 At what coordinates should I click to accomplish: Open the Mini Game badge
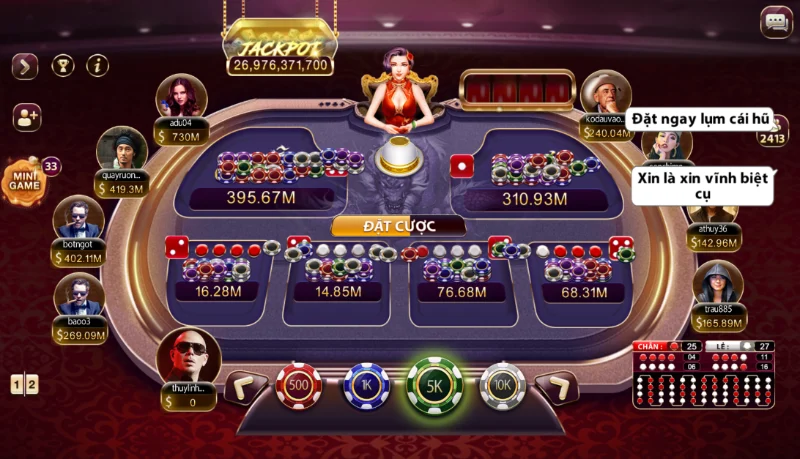tap(24, 180)
